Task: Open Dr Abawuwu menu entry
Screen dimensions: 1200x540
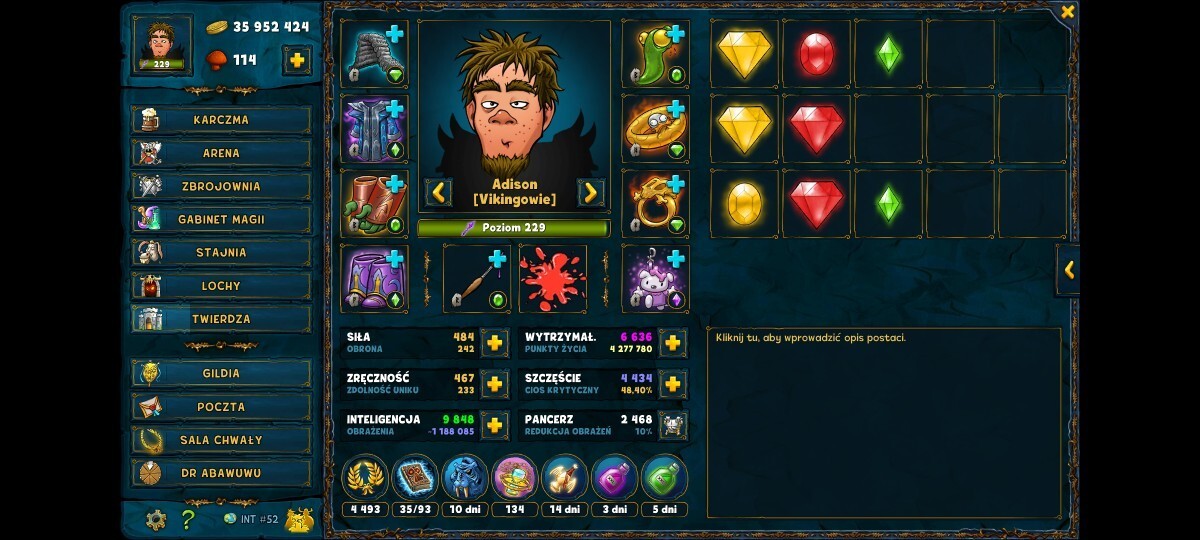Action: click(221, 473)
